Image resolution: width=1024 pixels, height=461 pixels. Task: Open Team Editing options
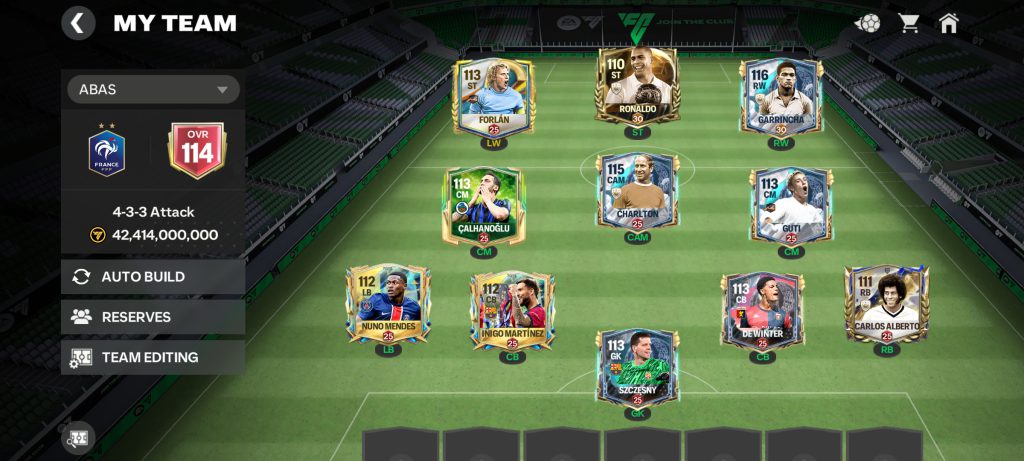[153, 357]
